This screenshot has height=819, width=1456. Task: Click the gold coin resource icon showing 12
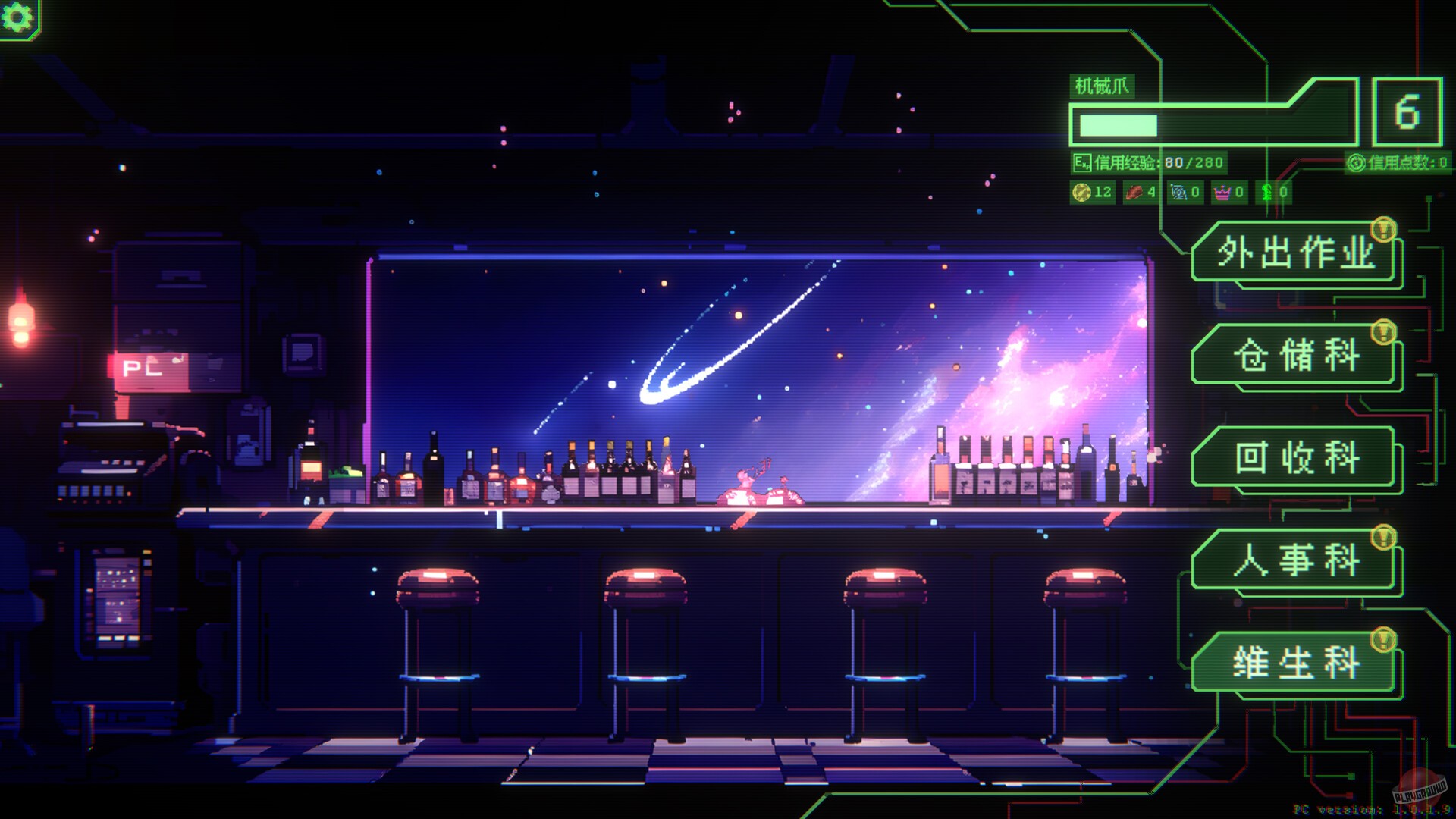pyautogui.click(x=1080, y=192)
